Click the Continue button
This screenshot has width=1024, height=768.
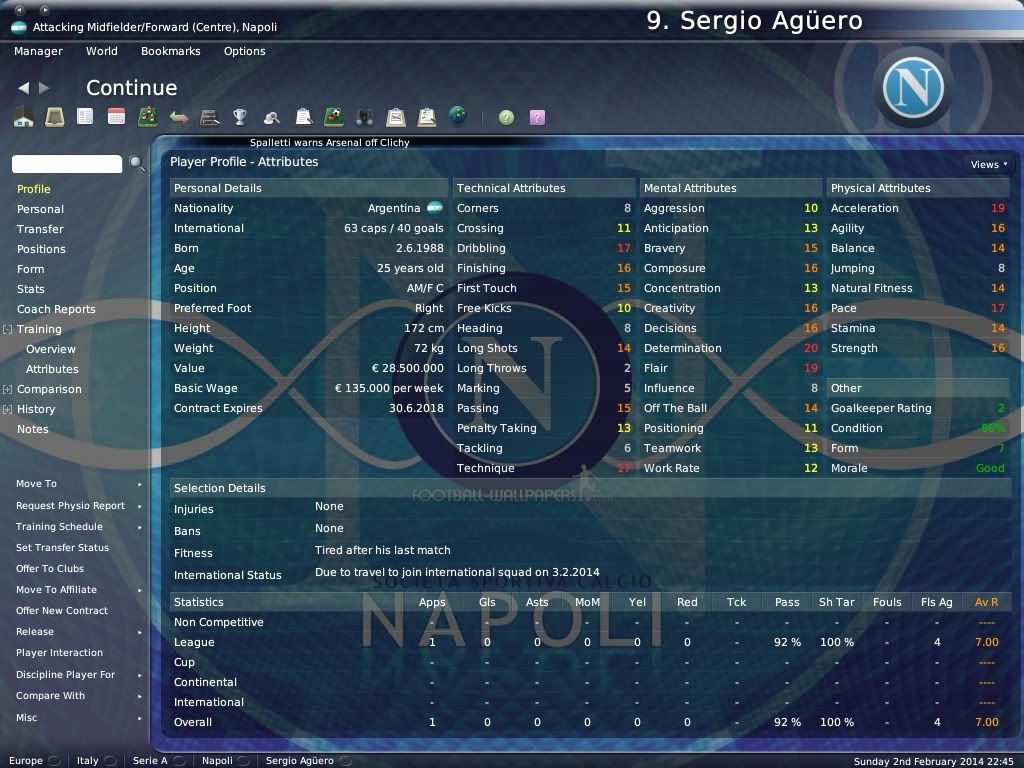click(x=131, y=88)
